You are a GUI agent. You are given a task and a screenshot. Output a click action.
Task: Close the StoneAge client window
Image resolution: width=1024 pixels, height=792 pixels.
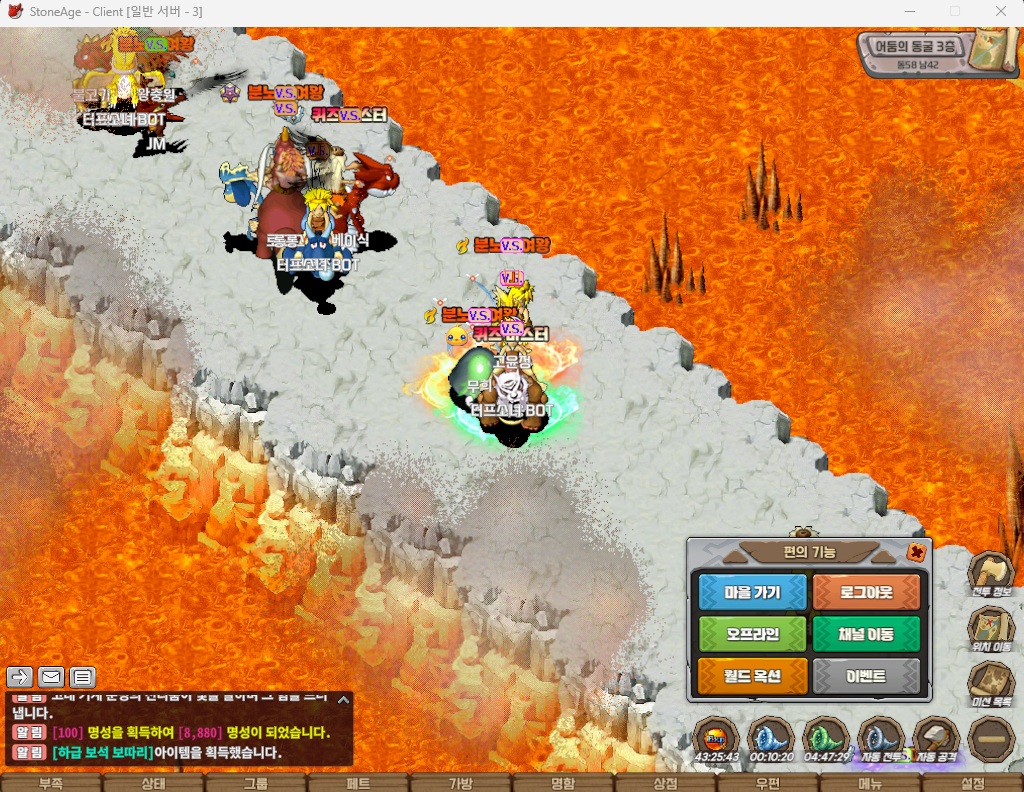1001,12
